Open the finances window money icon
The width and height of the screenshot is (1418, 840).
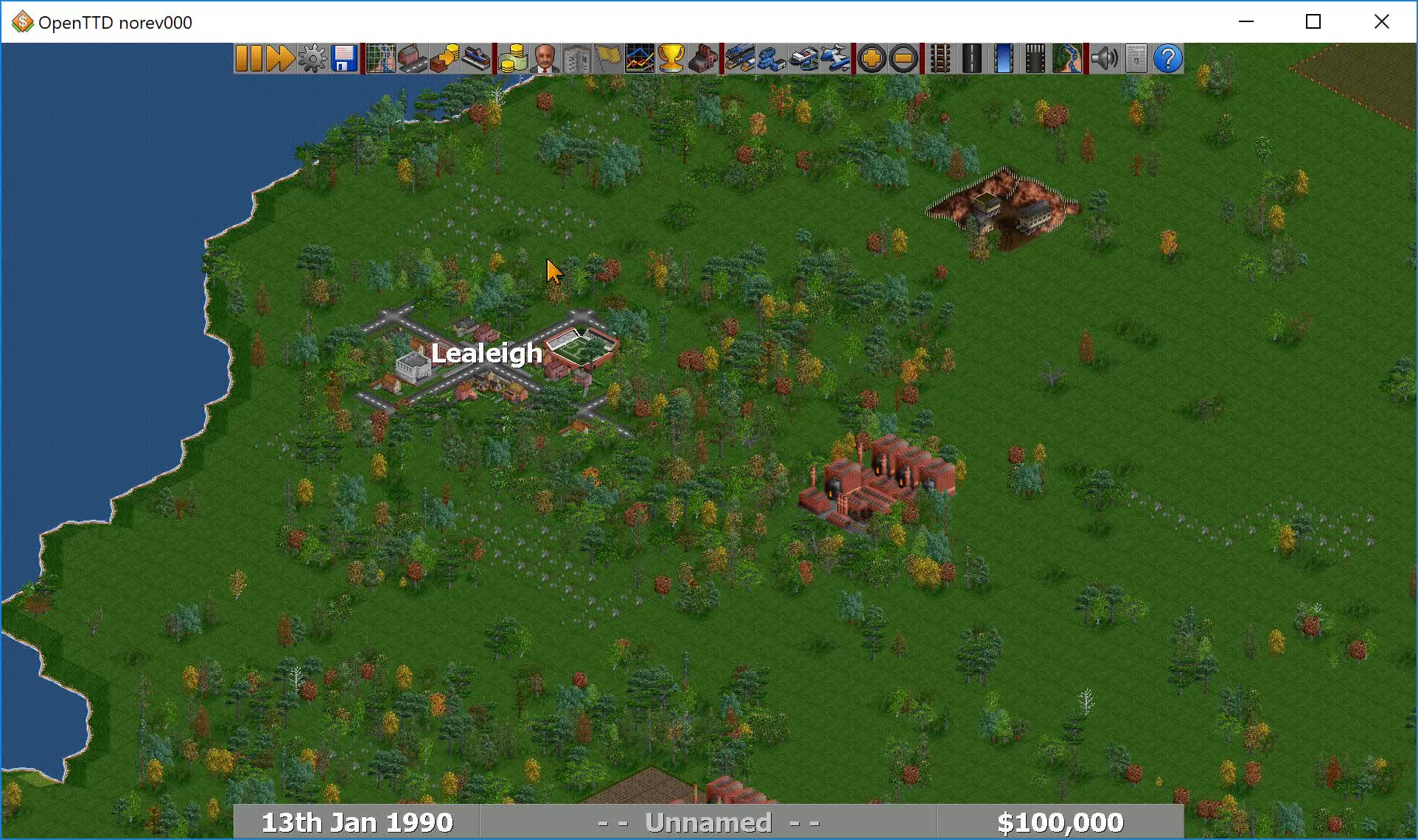[x=512, y=59]
